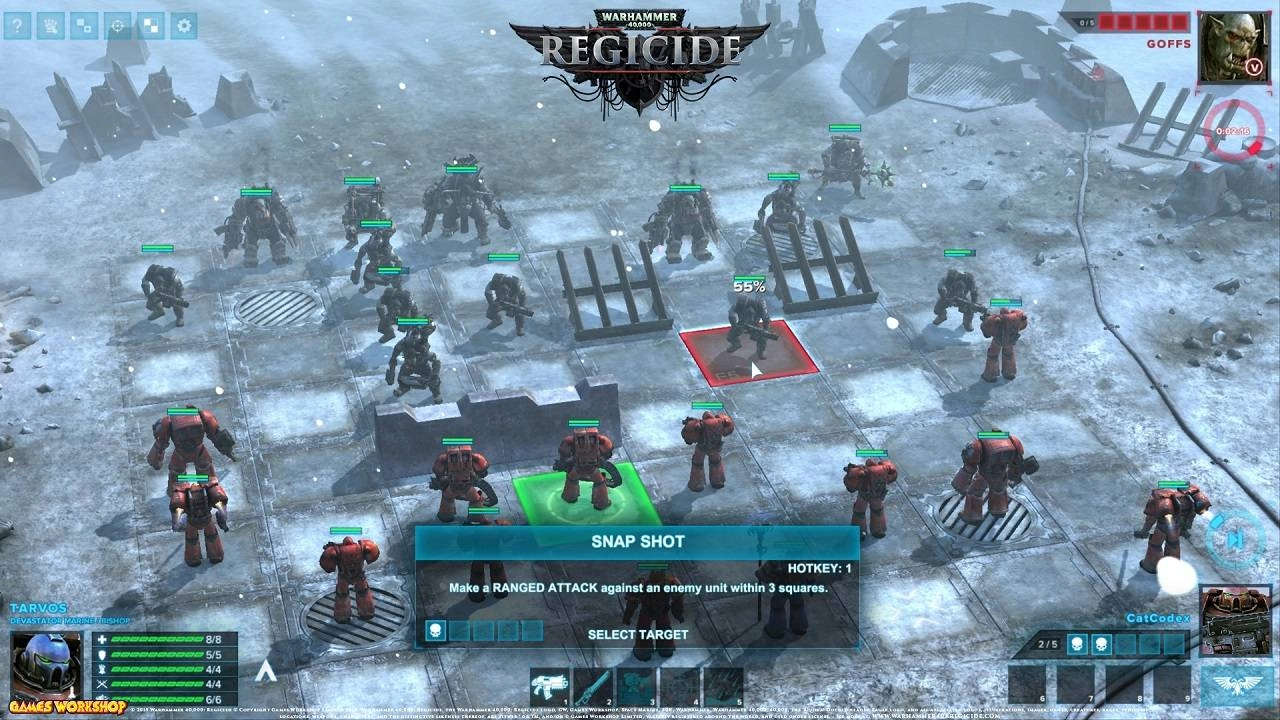Open the help question mark button
Image resolution: width=1280 pixels, height=720 pixels.
tap(17, 26)
